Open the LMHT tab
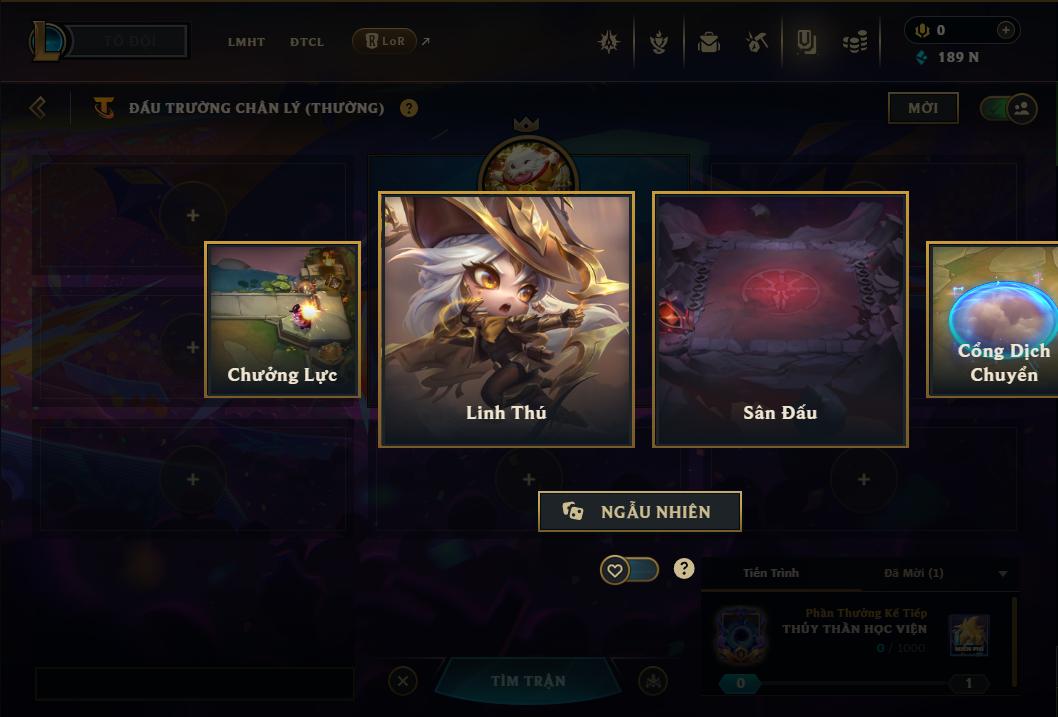This screenshot has height=717, width=1058. pos(246,42)
